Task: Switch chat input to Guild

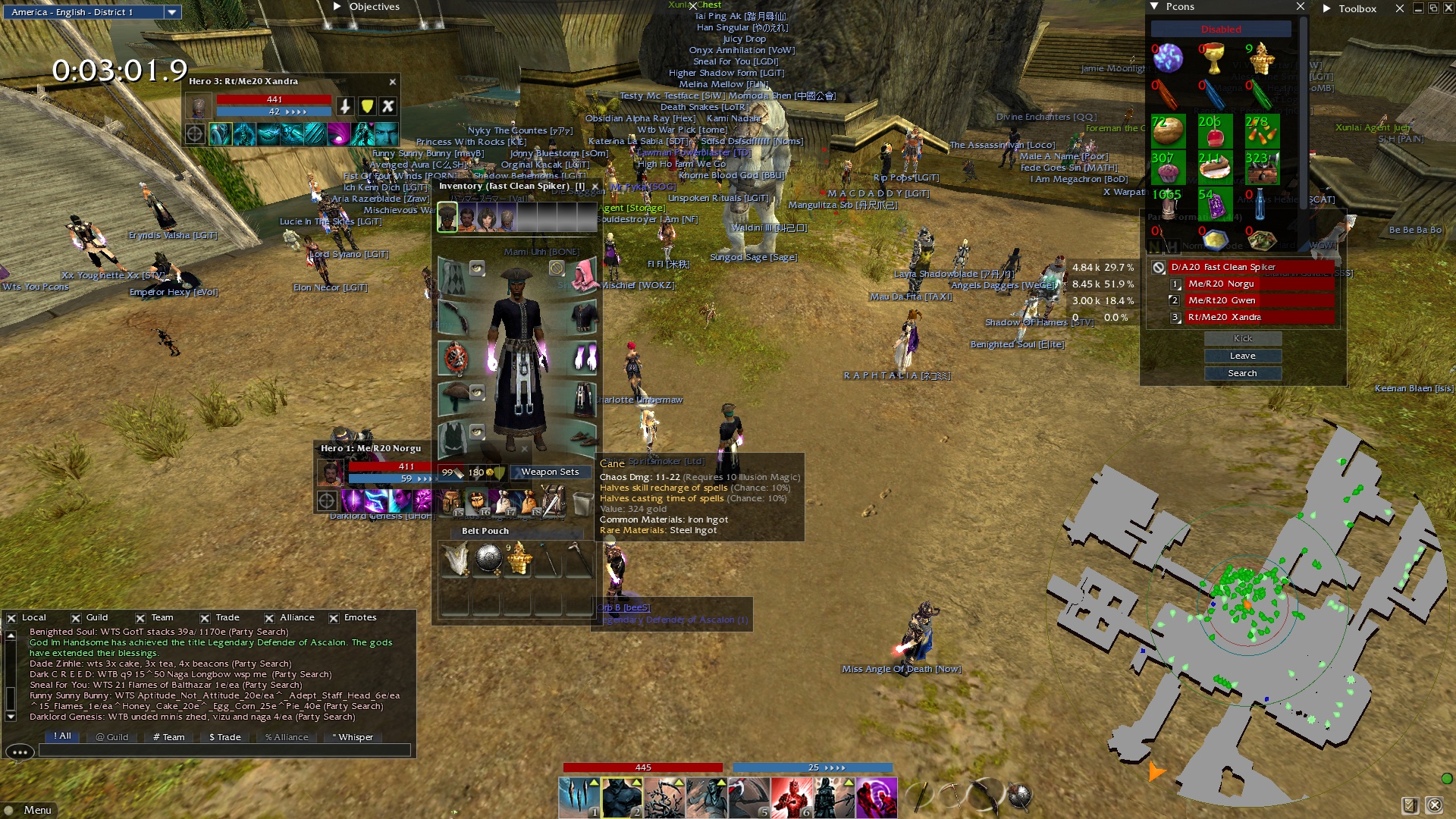Action: [112, 737]
